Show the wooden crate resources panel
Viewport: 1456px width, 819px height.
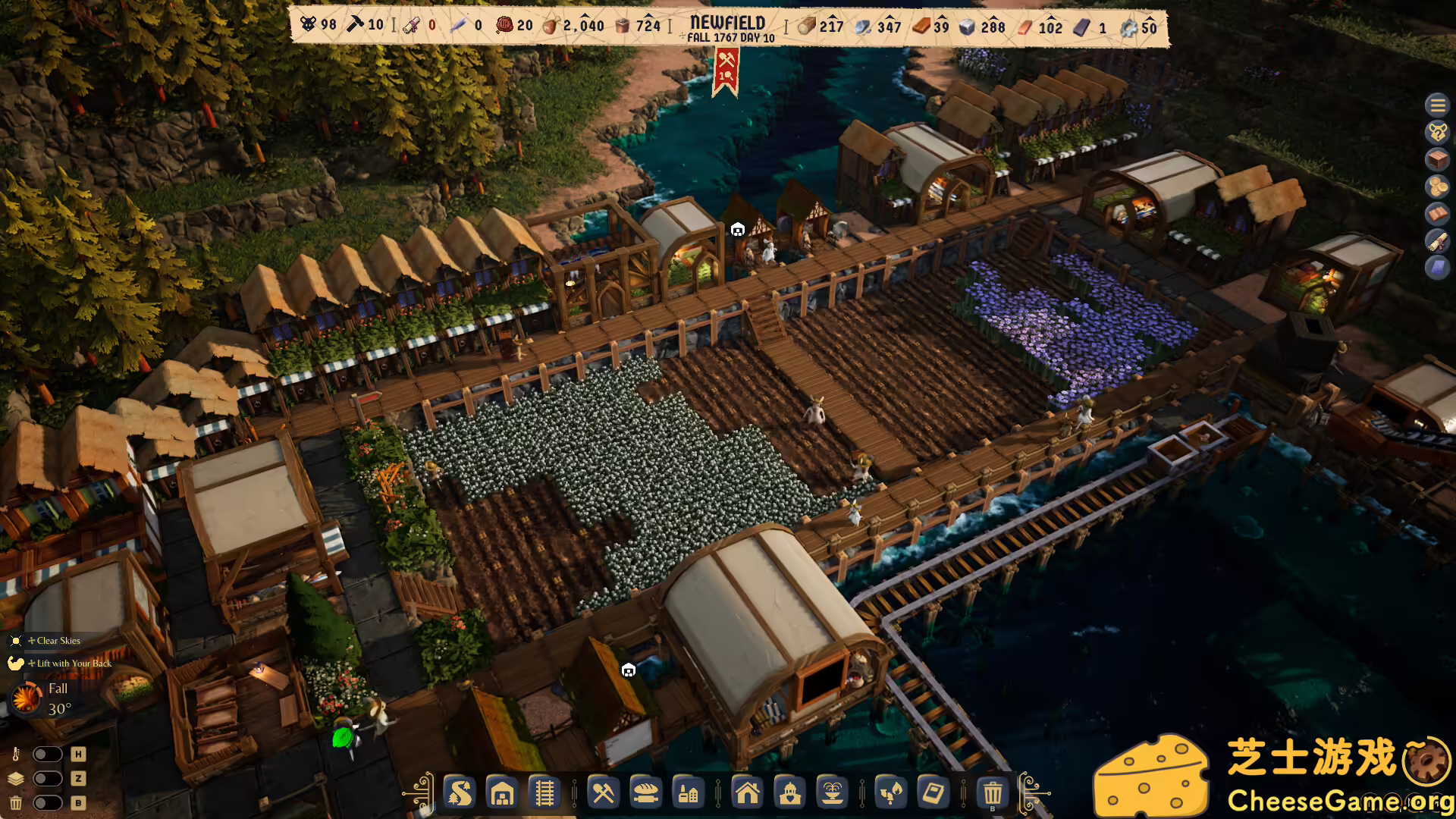[1437, 160]
